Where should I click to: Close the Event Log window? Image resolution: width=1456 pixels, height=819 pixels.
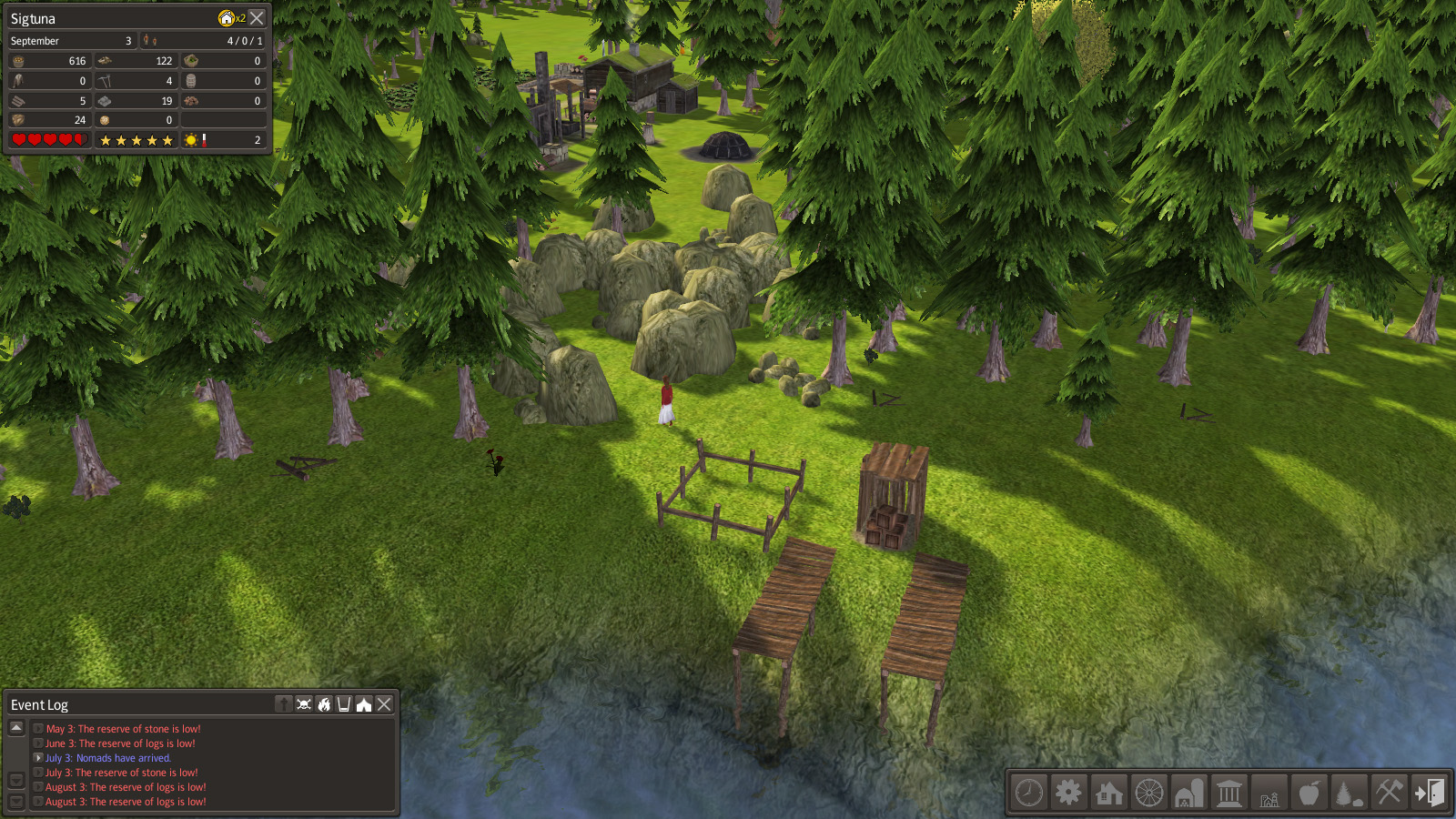pos(385,704)
